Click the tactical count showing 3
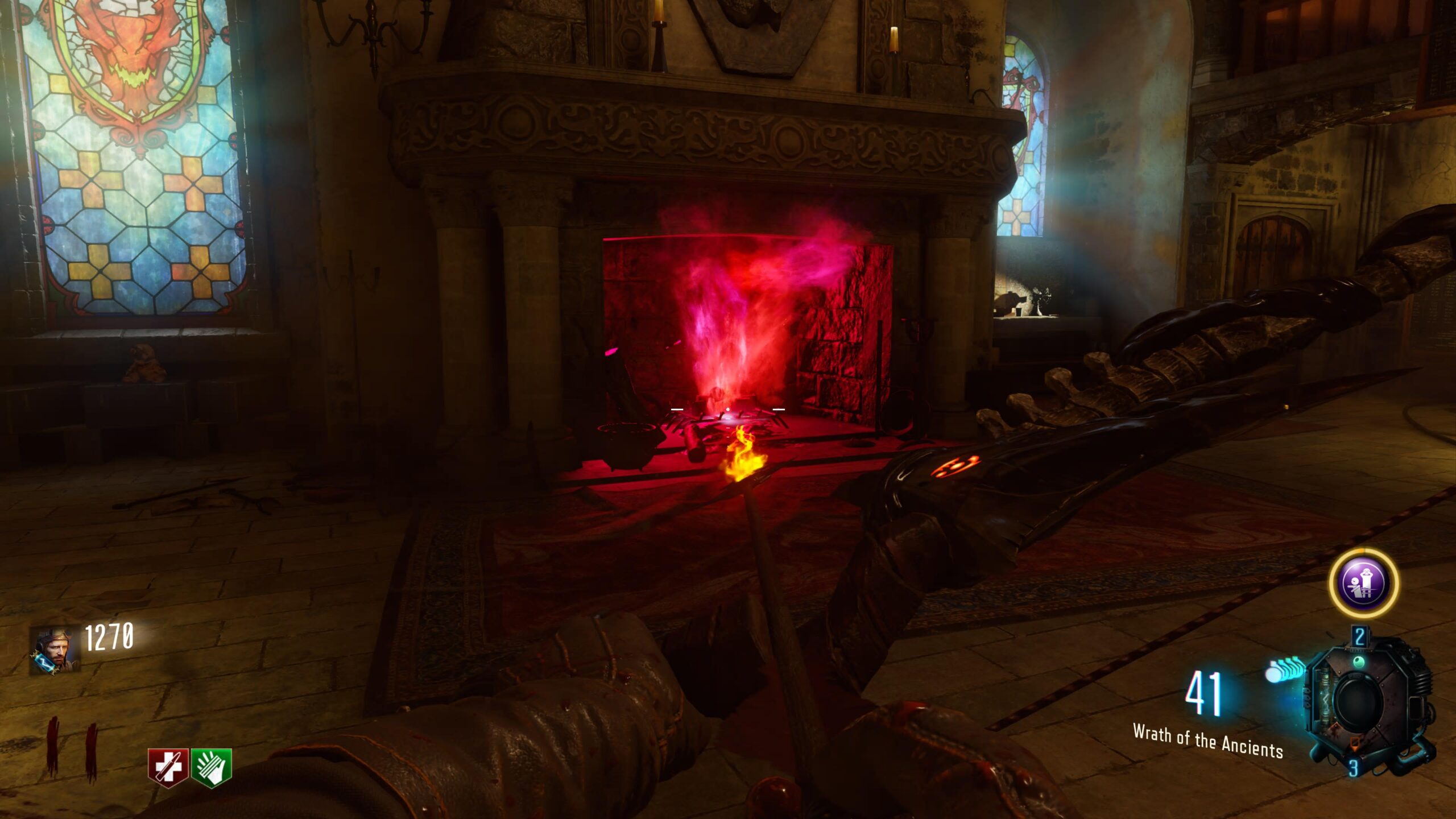 point(1353,767)
